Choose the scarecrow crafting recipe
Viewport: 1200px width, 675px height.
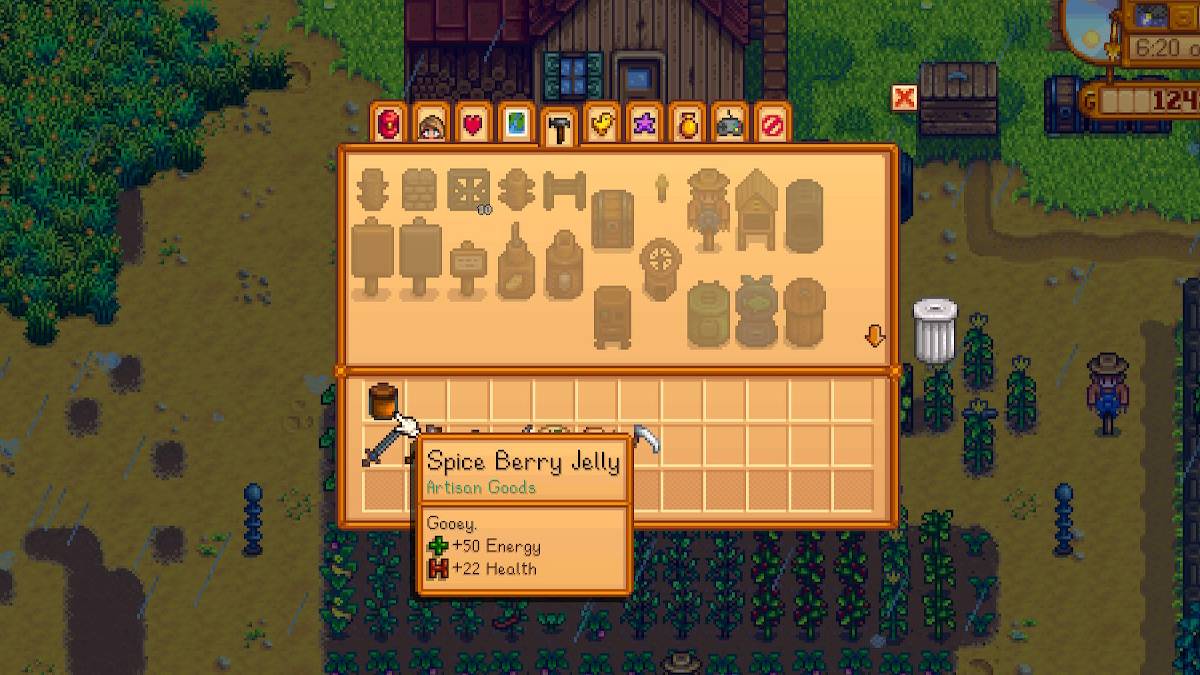(x=708, y=210)
